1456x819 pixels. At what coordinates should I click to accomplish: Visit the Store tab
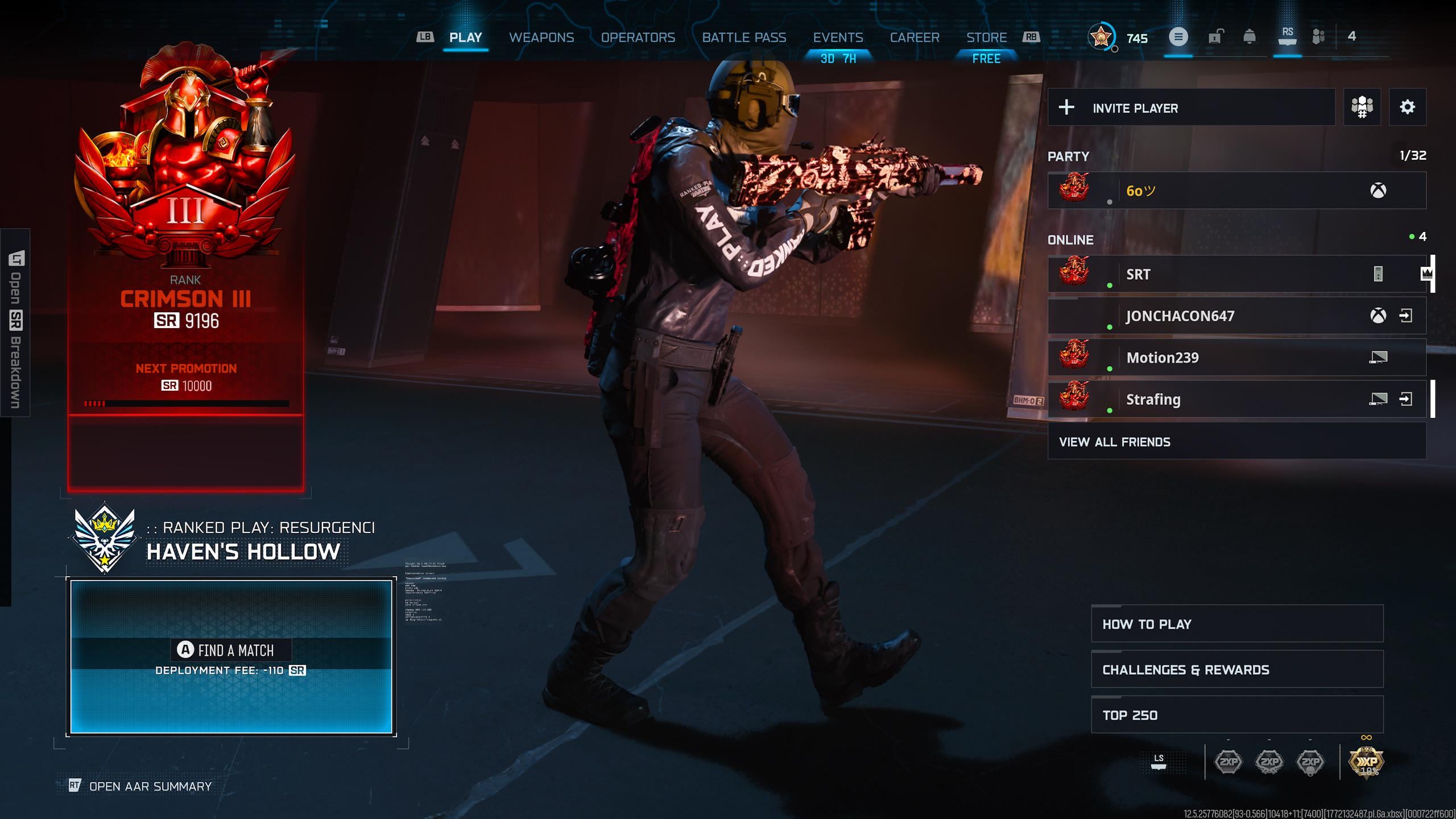(x=986, y=38)
